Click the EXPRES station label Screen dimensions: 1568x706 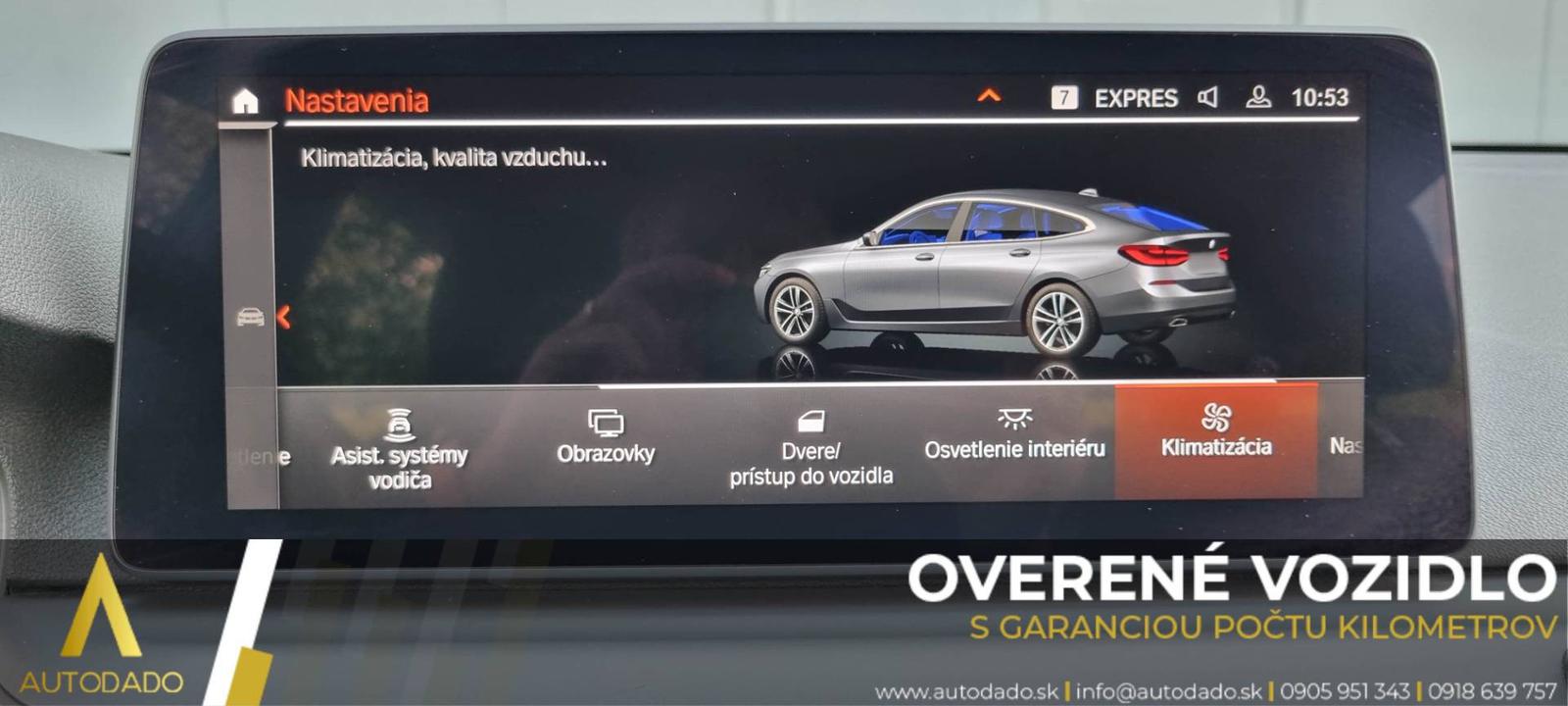[x=1136, y=98]
